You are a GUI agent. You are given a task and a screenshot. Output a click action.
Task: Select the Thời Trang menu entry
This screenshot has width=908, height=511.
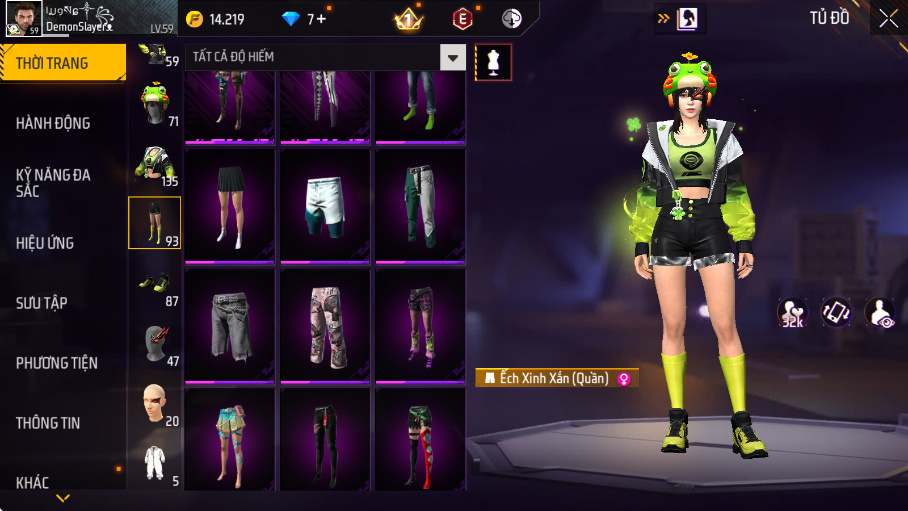pyautogui.click(x=52, y=63)
